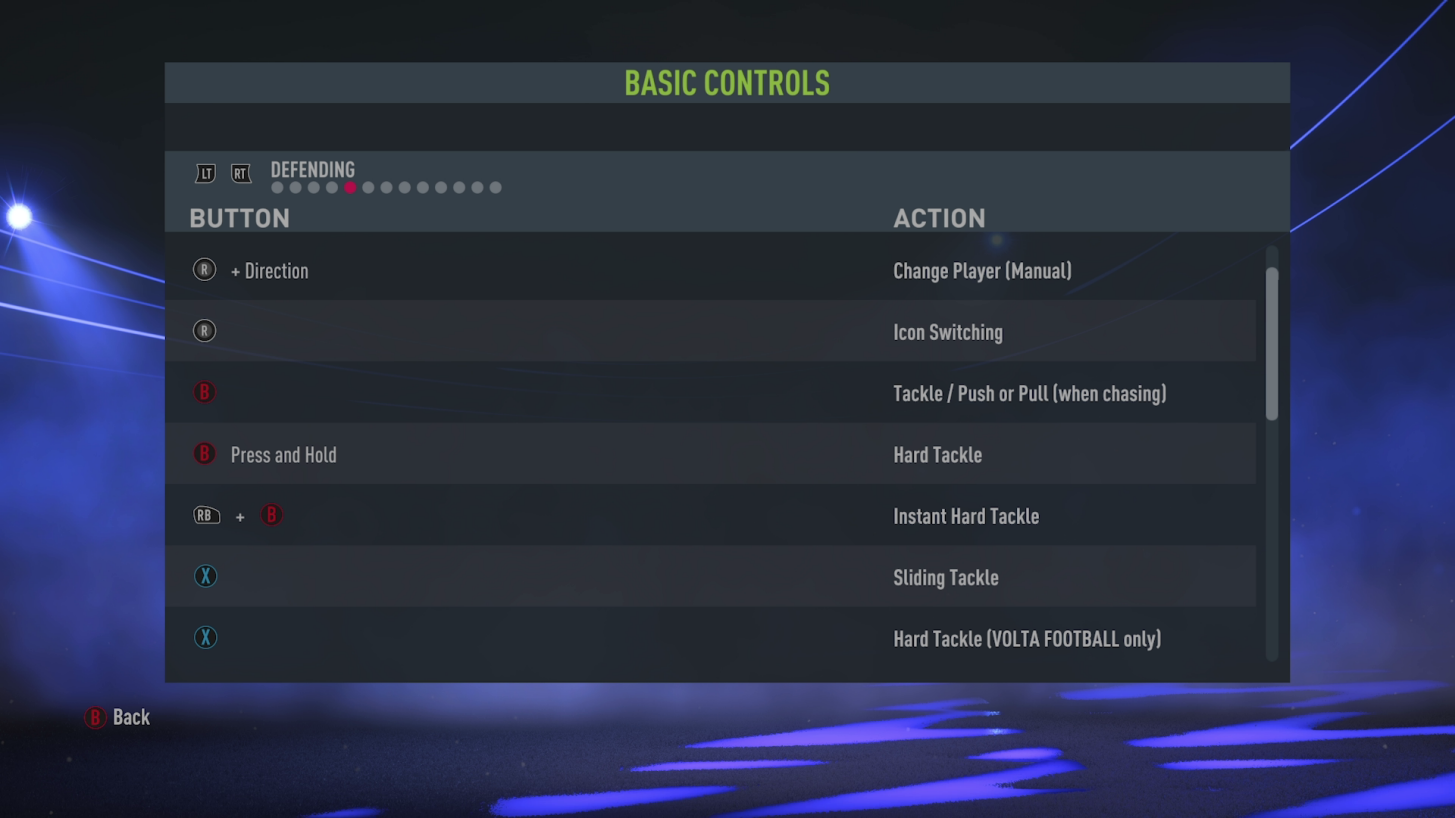The image size is (1455, 818).
Task: Click the X icon for VOLTA Hard Tackle
Action: [x=205, y=637]
